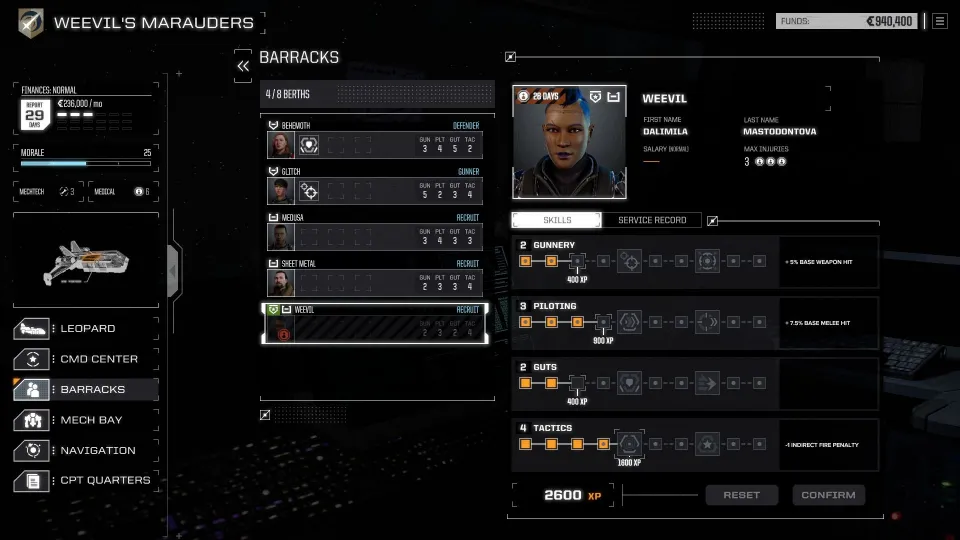Unlock the 1800 XP Tactics node
This screenshot has height=540, width=960.
(630, 444)
